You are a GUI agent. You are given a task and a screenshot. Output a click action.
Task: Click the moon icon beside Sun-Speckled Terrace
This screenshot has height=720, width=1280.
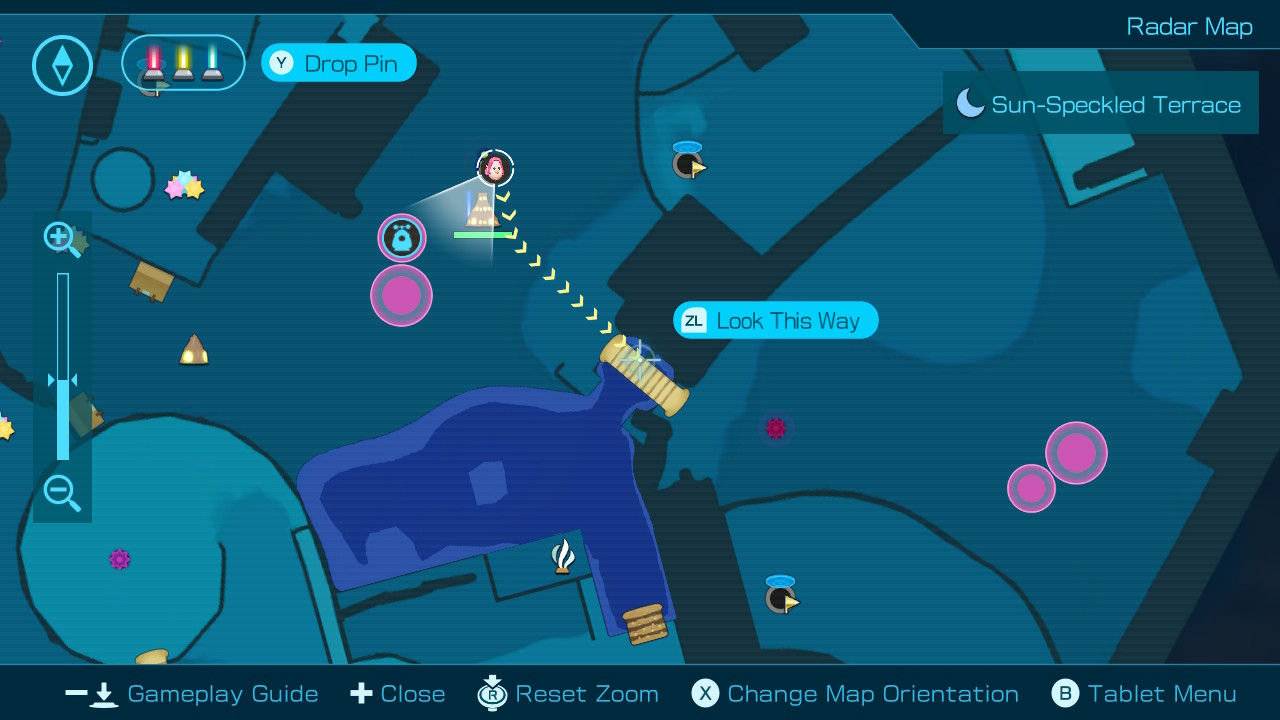pyautogui.click(x=968, y=102)
